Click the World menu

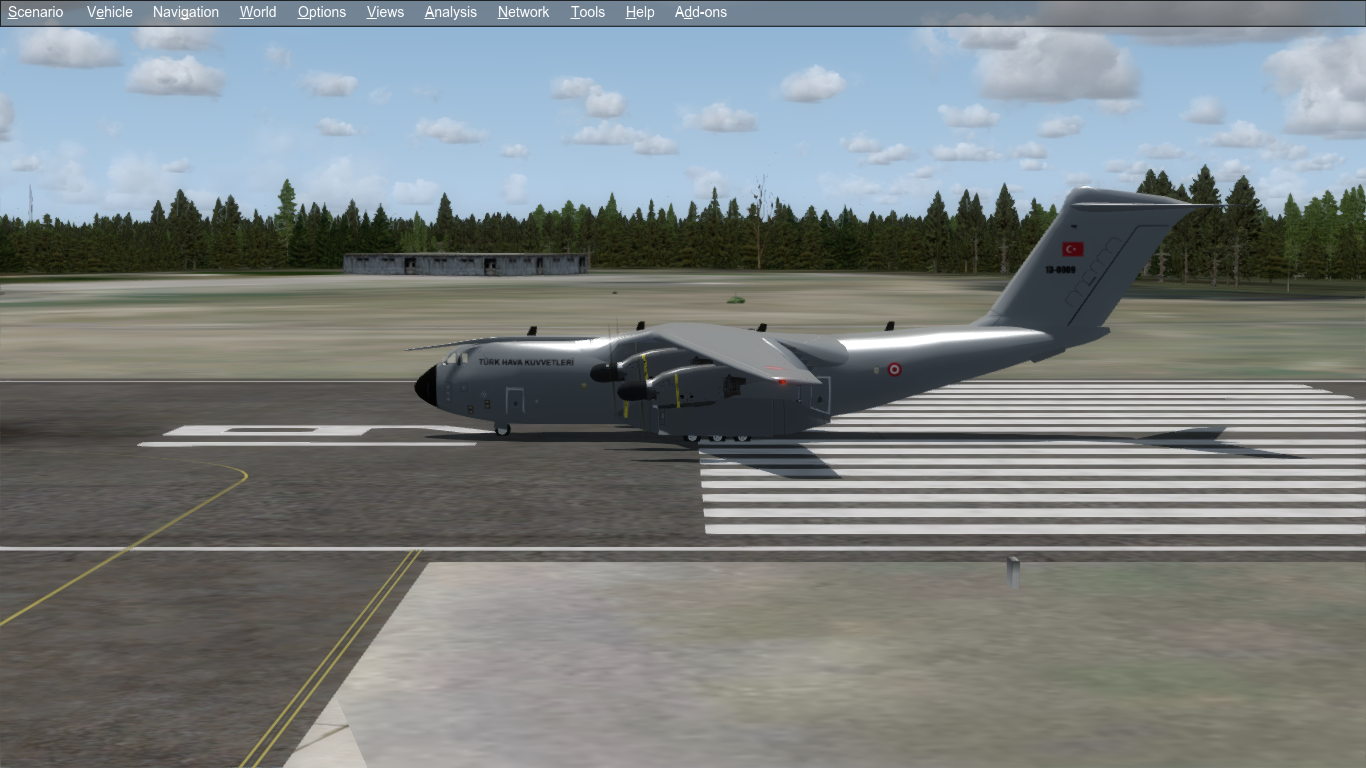(258, 12)
